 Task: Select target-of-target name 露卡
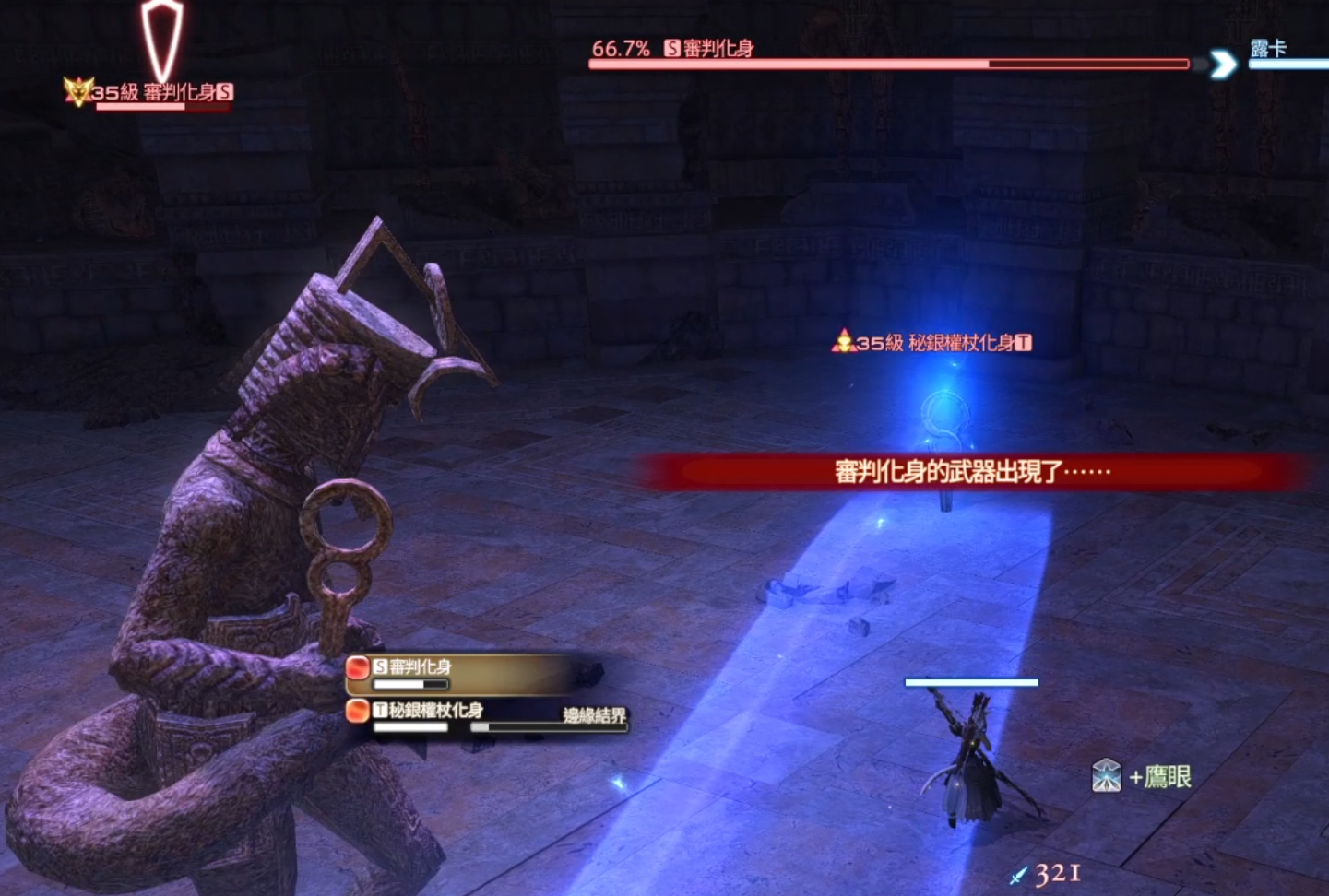[x=1268, y=49]
